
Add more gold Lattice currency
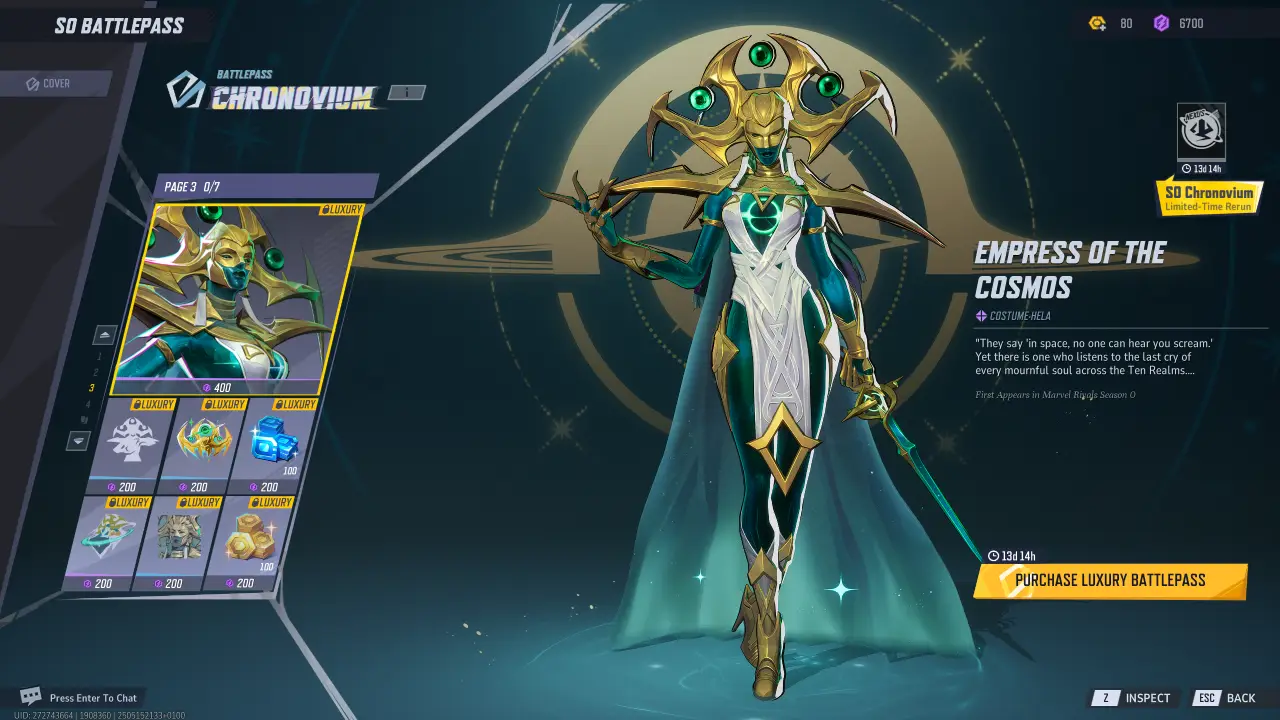[1097, 23]
